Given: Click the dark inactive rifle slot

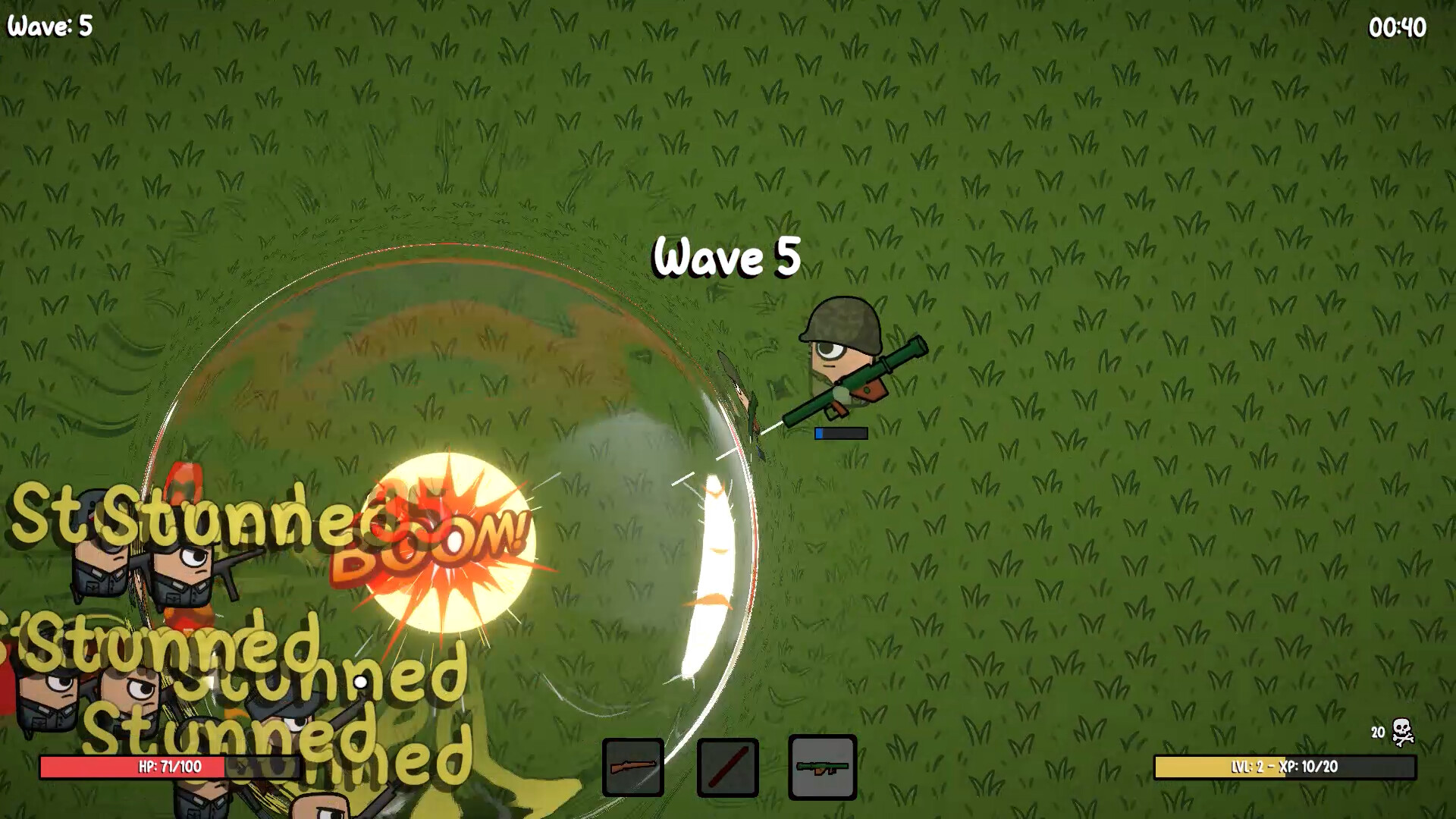Looking at the screenshot, I should click(633, 768).
